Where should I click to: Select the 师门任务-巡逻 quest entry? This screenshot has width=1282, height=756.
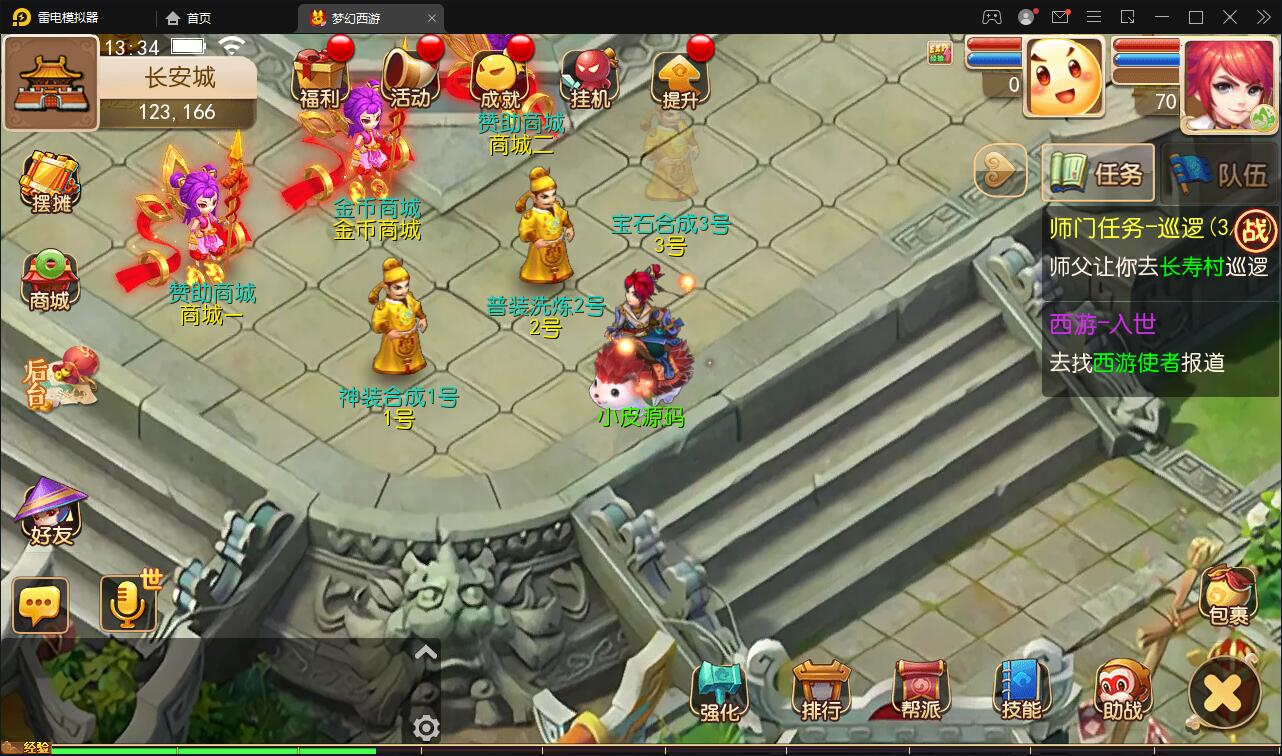coord(1140,229)
